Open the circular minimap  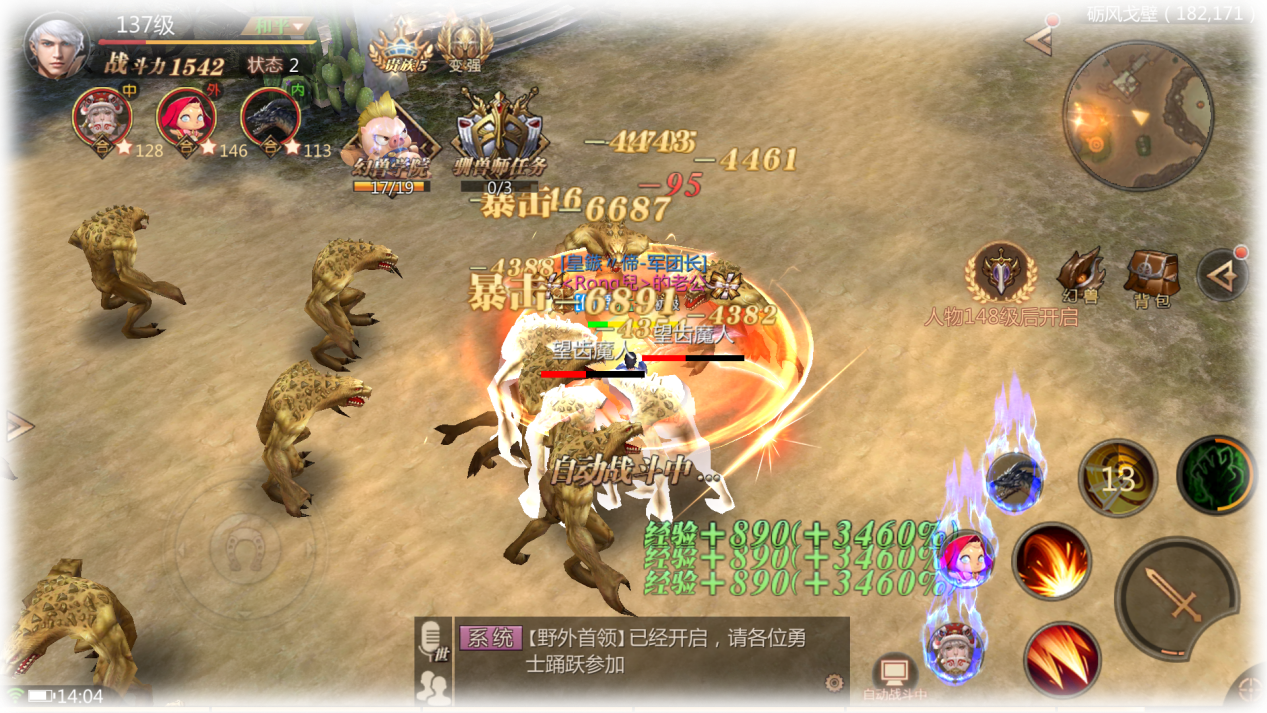(1138, 116)
